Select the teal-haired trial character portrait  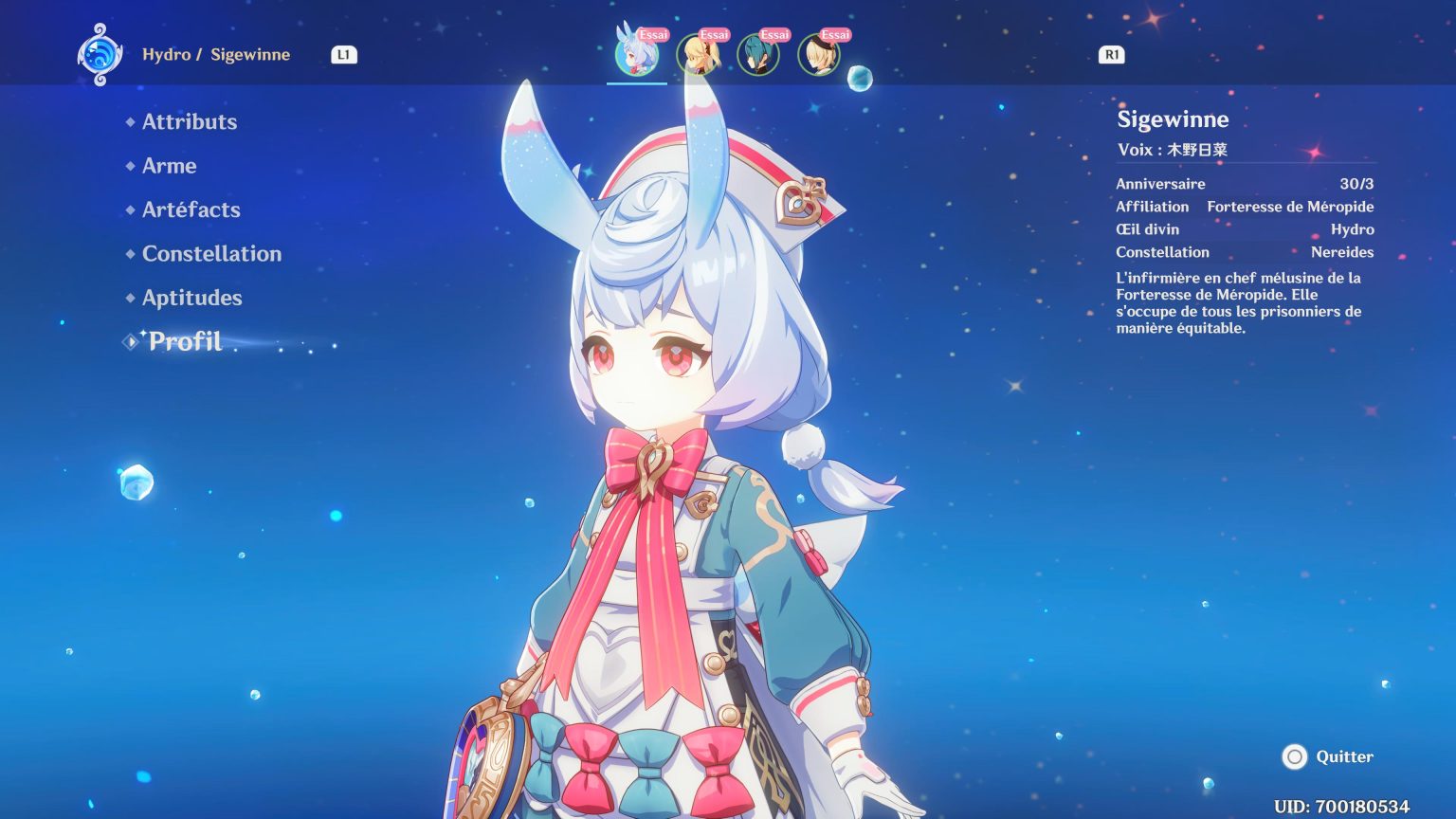(758, 54)
